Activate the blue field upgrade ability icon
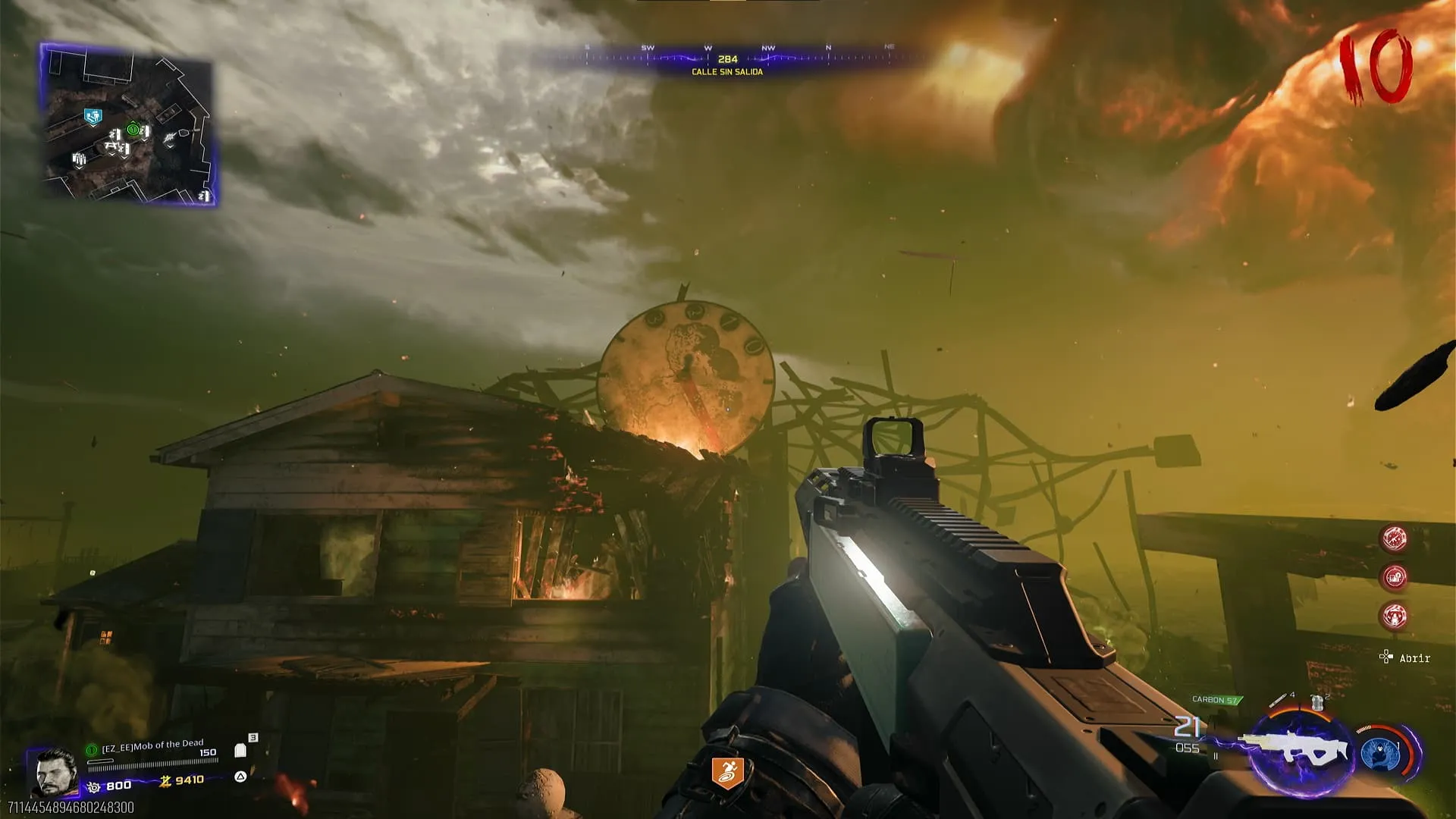 [x=1380, y=754]
